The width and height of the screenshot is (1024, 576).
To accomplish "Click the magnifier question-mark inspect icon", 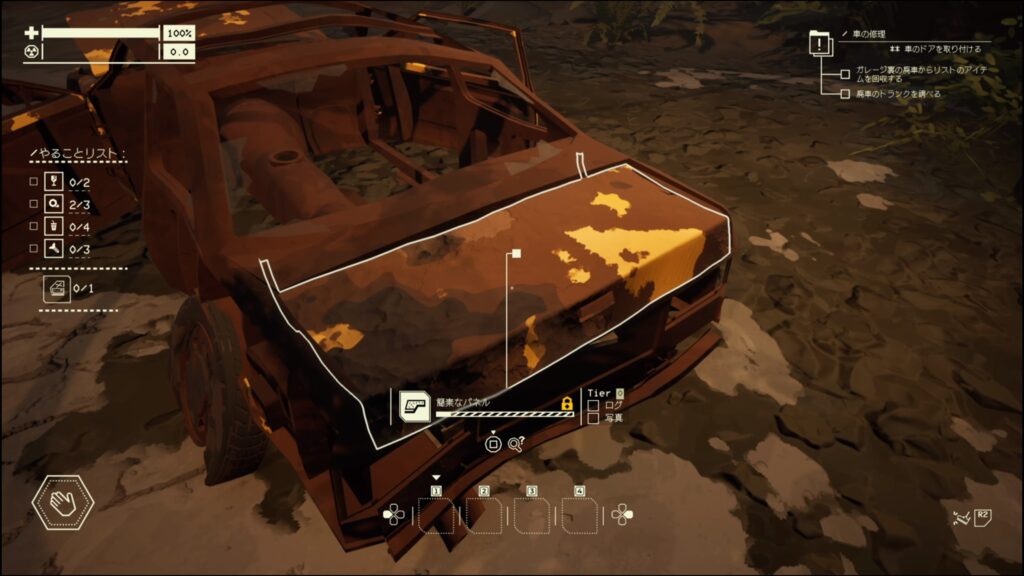I will point(517,444).
